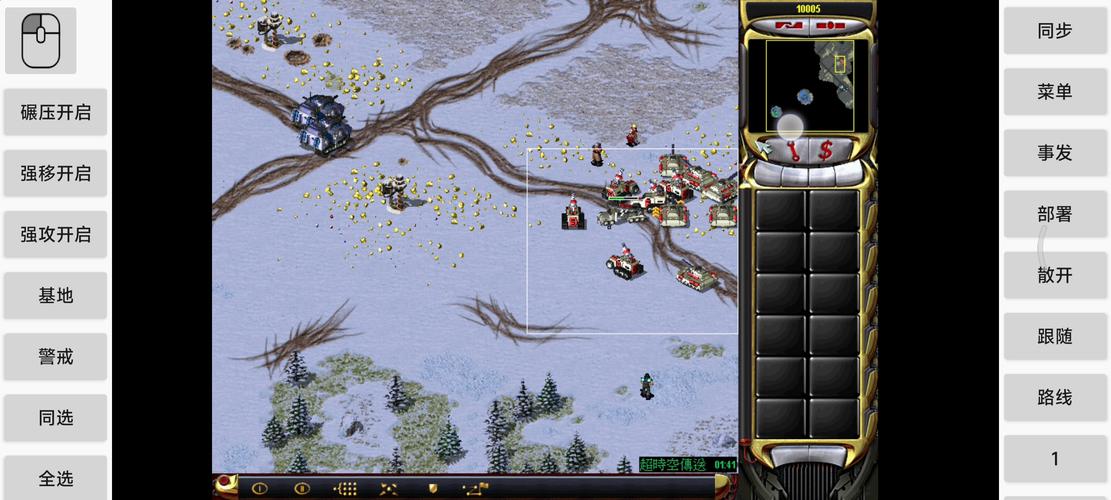Scatter units with 散开 button
Viewport: 1111px width, 500px height.
(x=1054, y=275)
